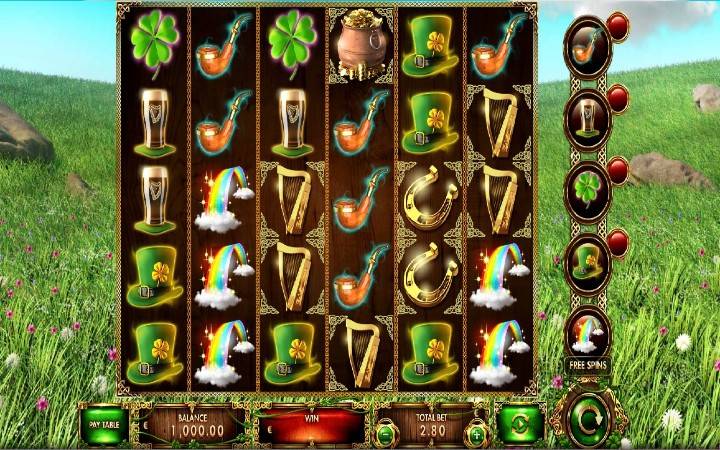Increase the total bet with plus button
The height and width of the screenshot is (450, 720).
click(476, 433)
